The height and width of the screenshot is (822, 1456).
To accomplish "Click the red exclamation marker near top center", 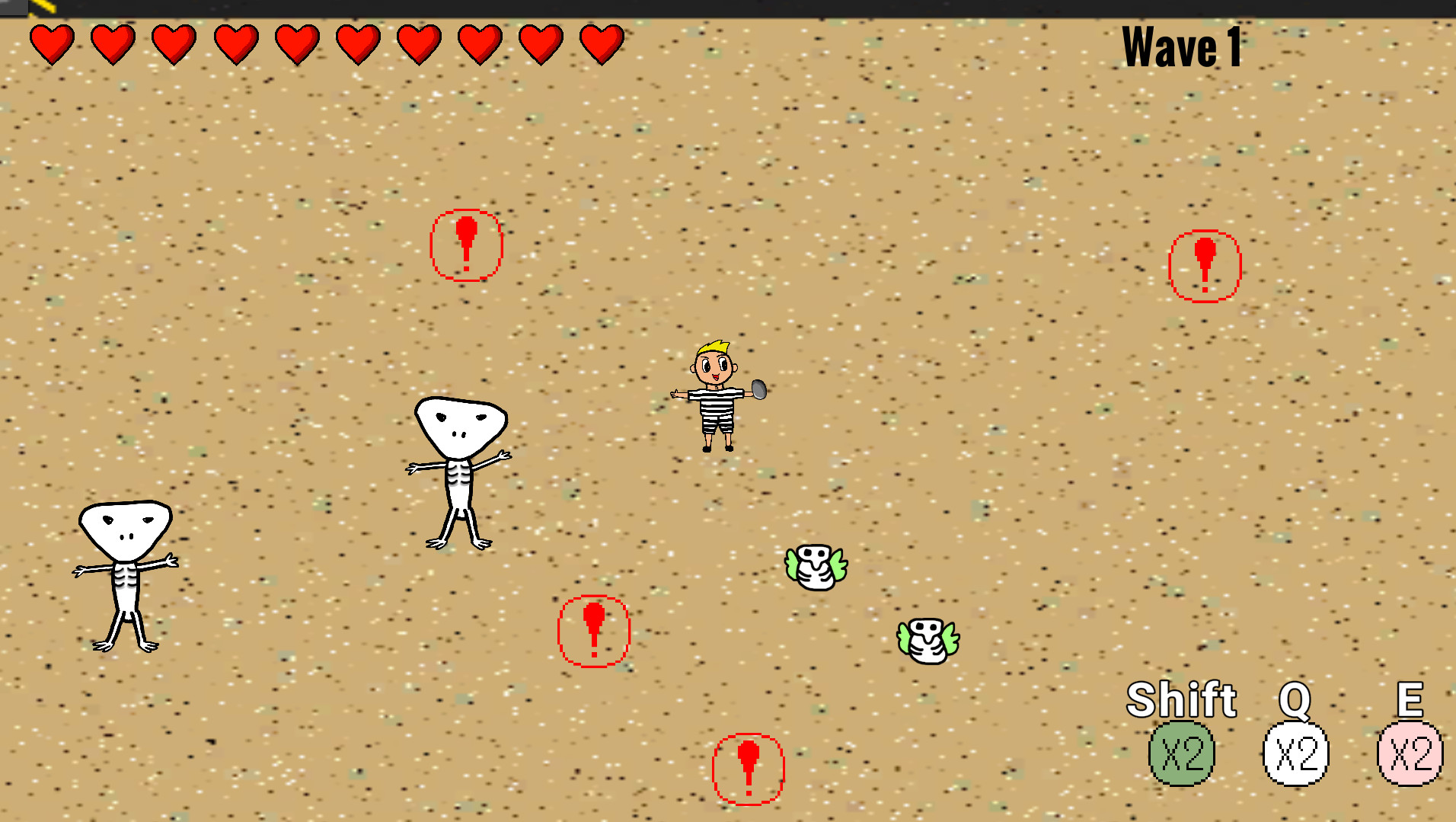I will [x=467, y=245].
